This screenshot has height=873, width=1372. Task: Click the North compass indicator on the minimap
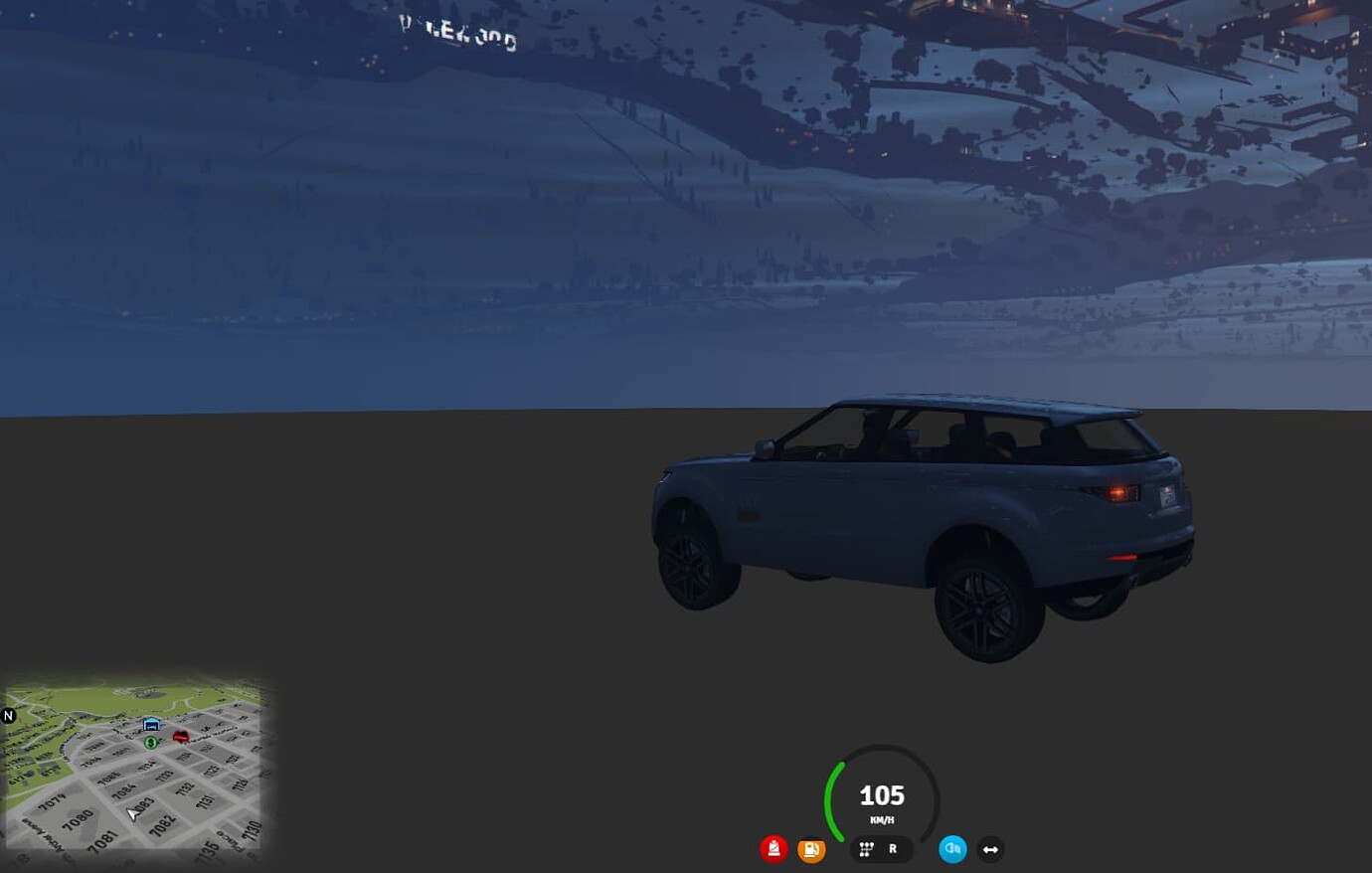[x=8, y=716]
